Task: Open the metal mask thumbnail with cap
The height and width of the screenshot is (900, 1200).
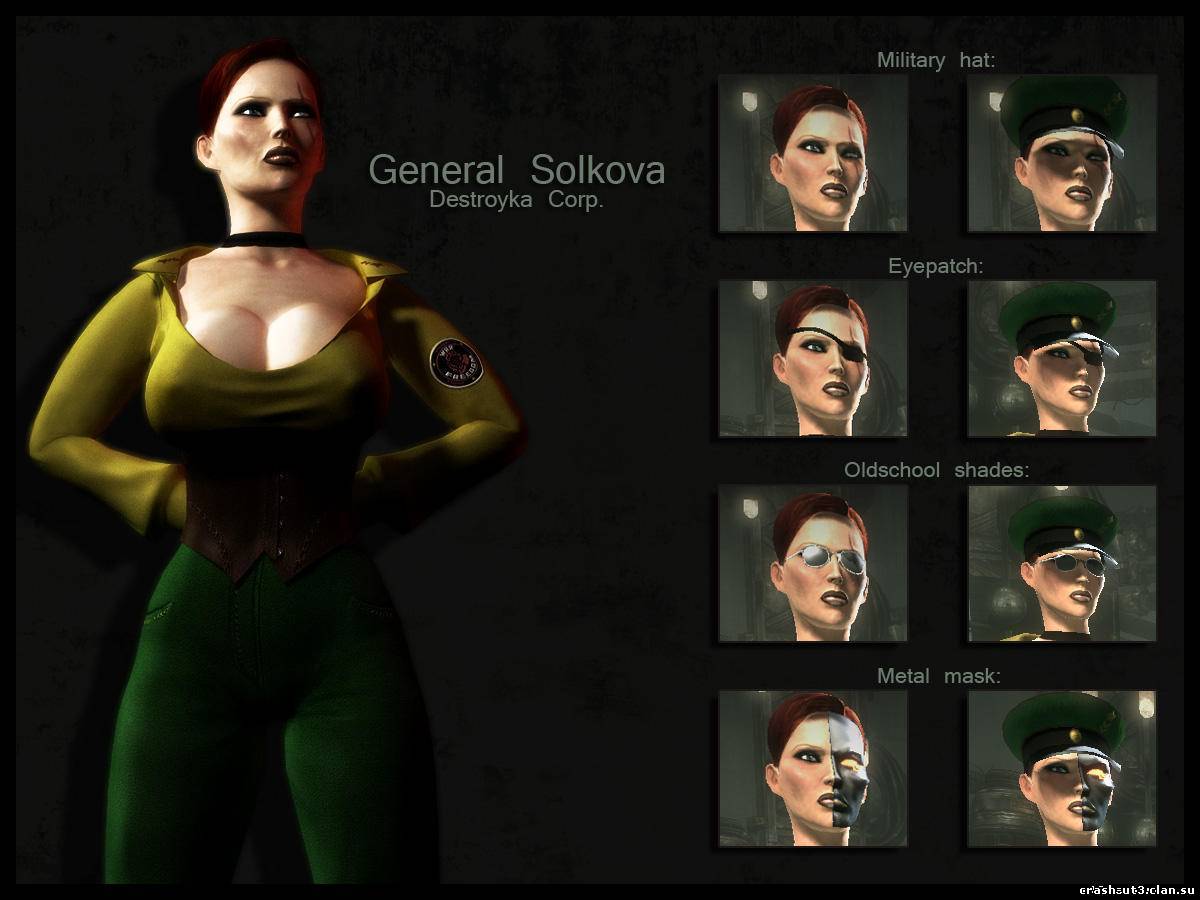Action: (1062, 768)
